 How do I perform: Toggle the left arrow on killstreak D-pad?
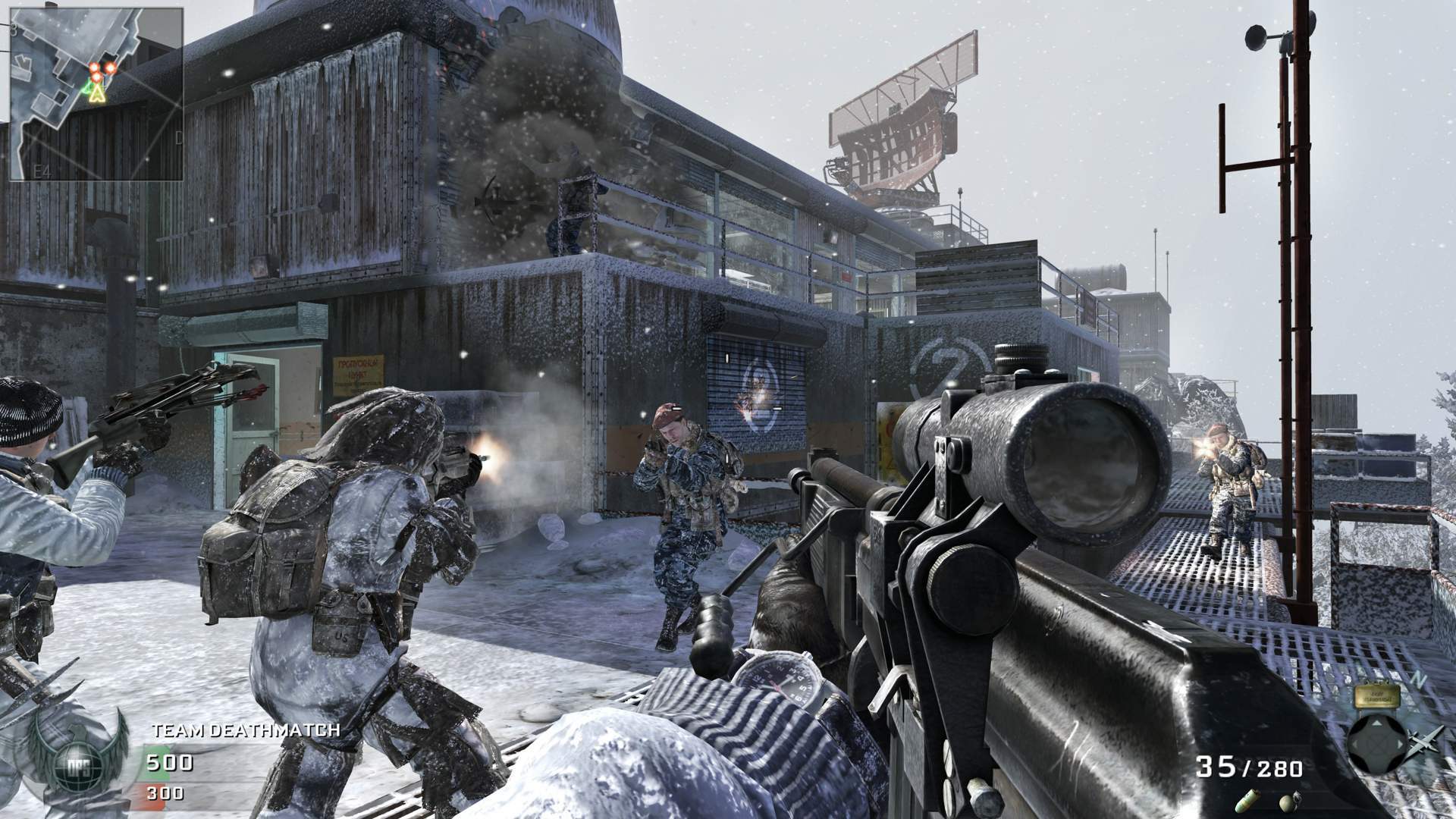[x=1355, y=744]
